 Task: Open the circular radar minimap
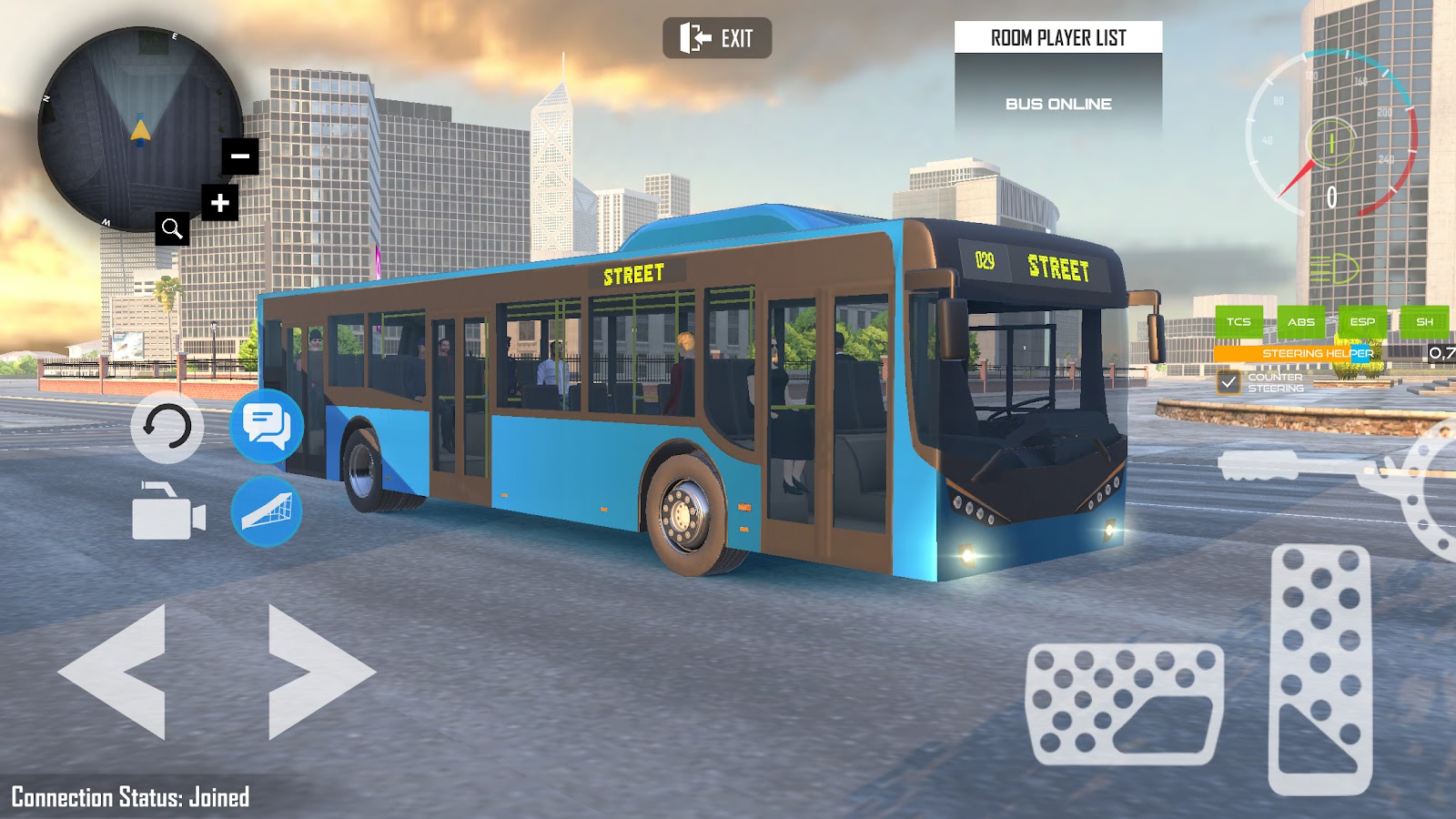coord(136,127)
